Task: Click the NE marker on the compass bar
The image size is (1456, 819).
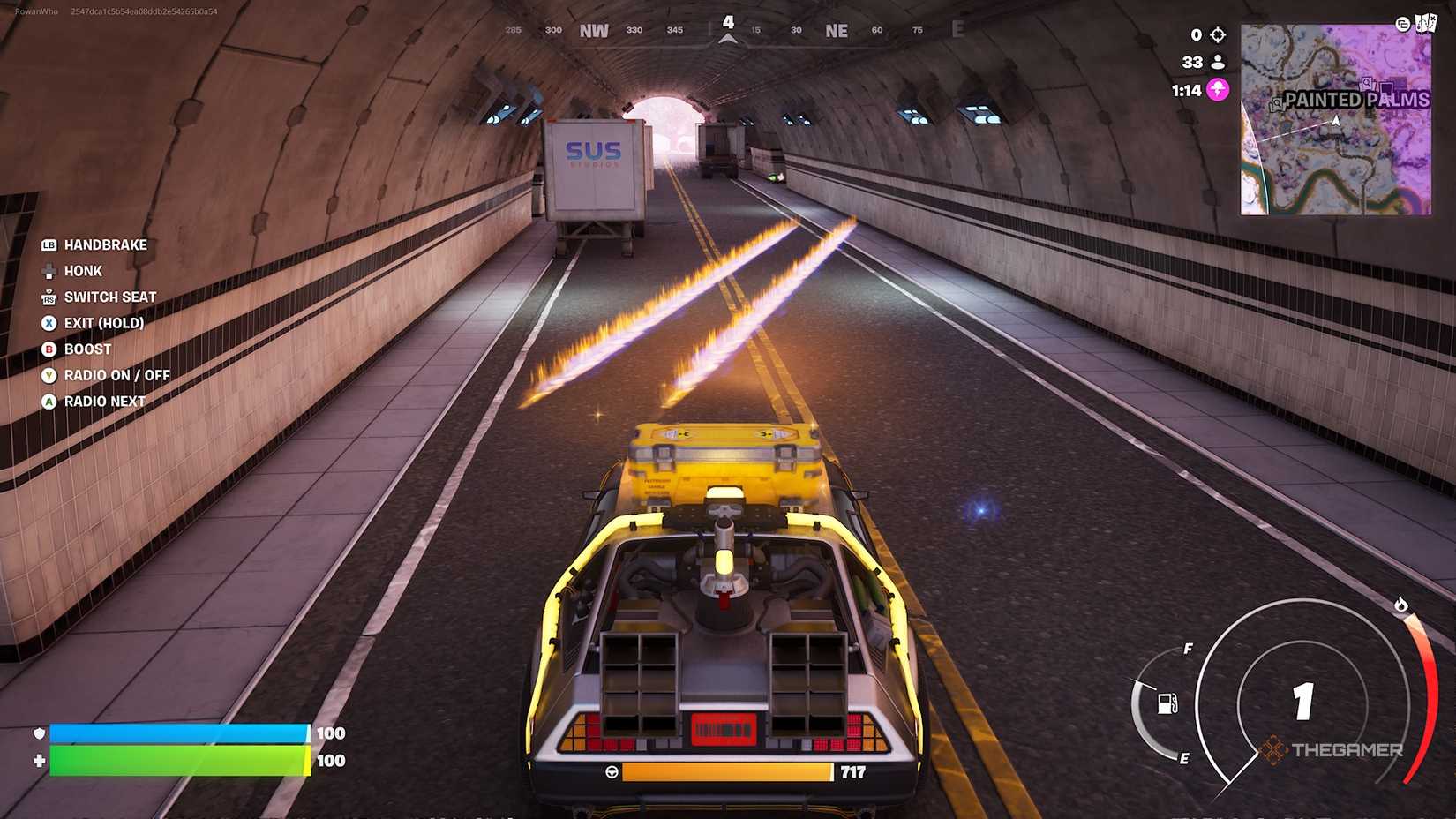Action: click(835, 29)
